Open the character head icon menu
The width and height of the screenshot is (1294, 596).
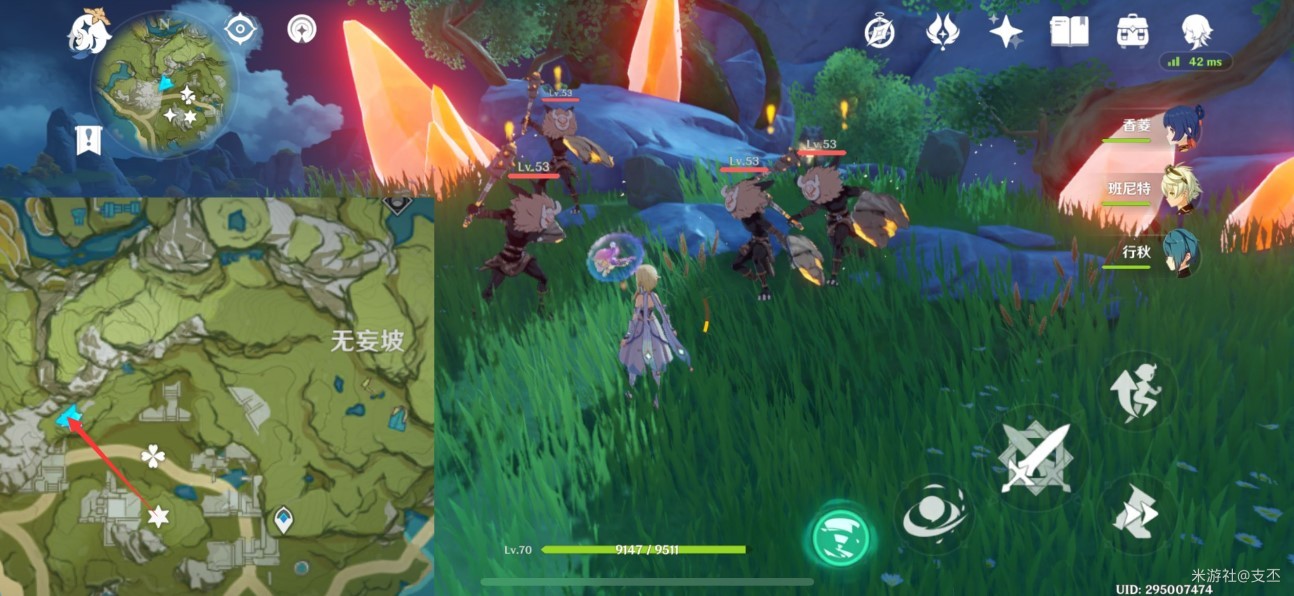[1196, 32]
